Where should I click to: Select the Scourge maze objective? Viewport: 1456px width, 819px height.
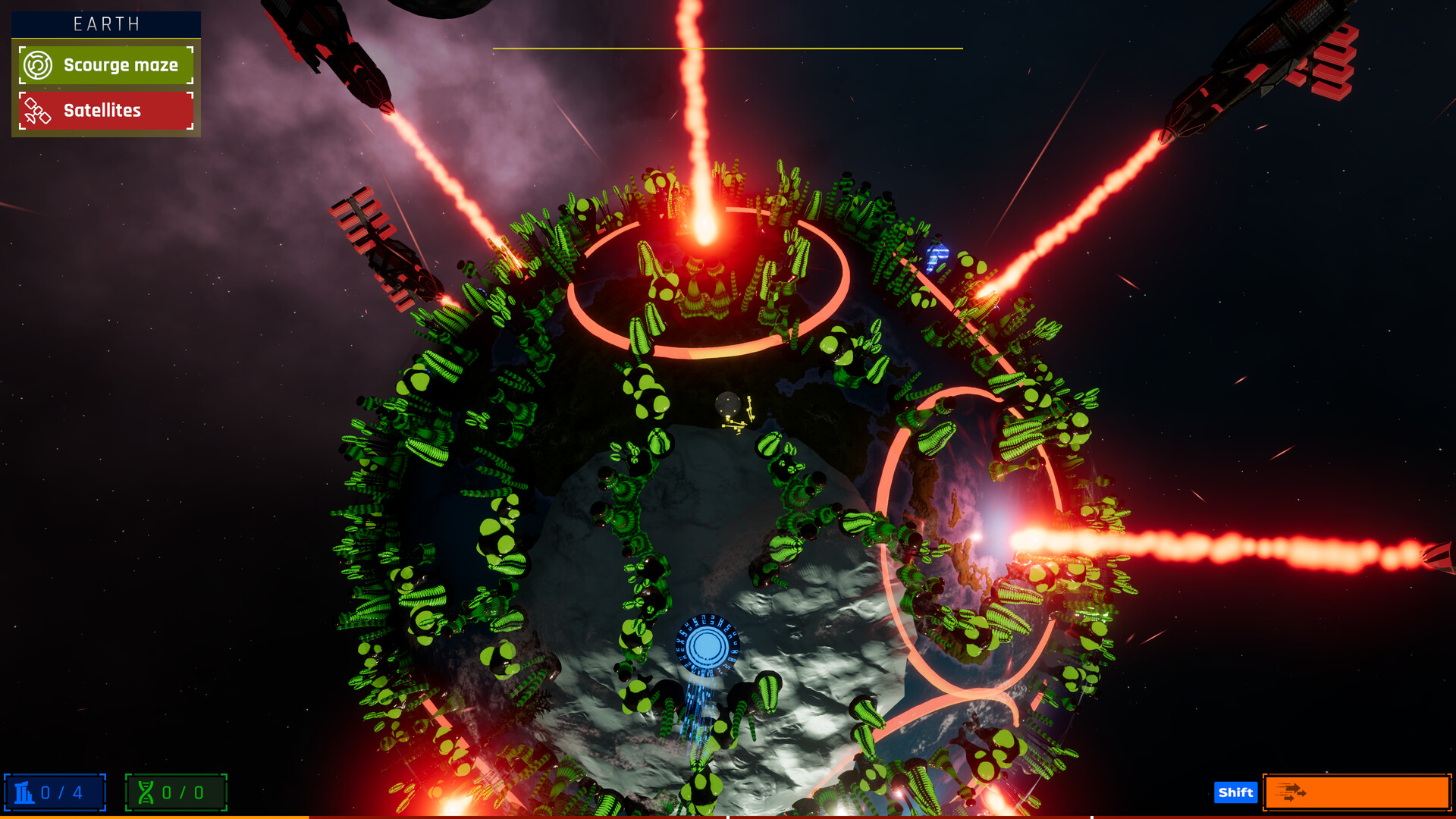[x=106, y=65]
